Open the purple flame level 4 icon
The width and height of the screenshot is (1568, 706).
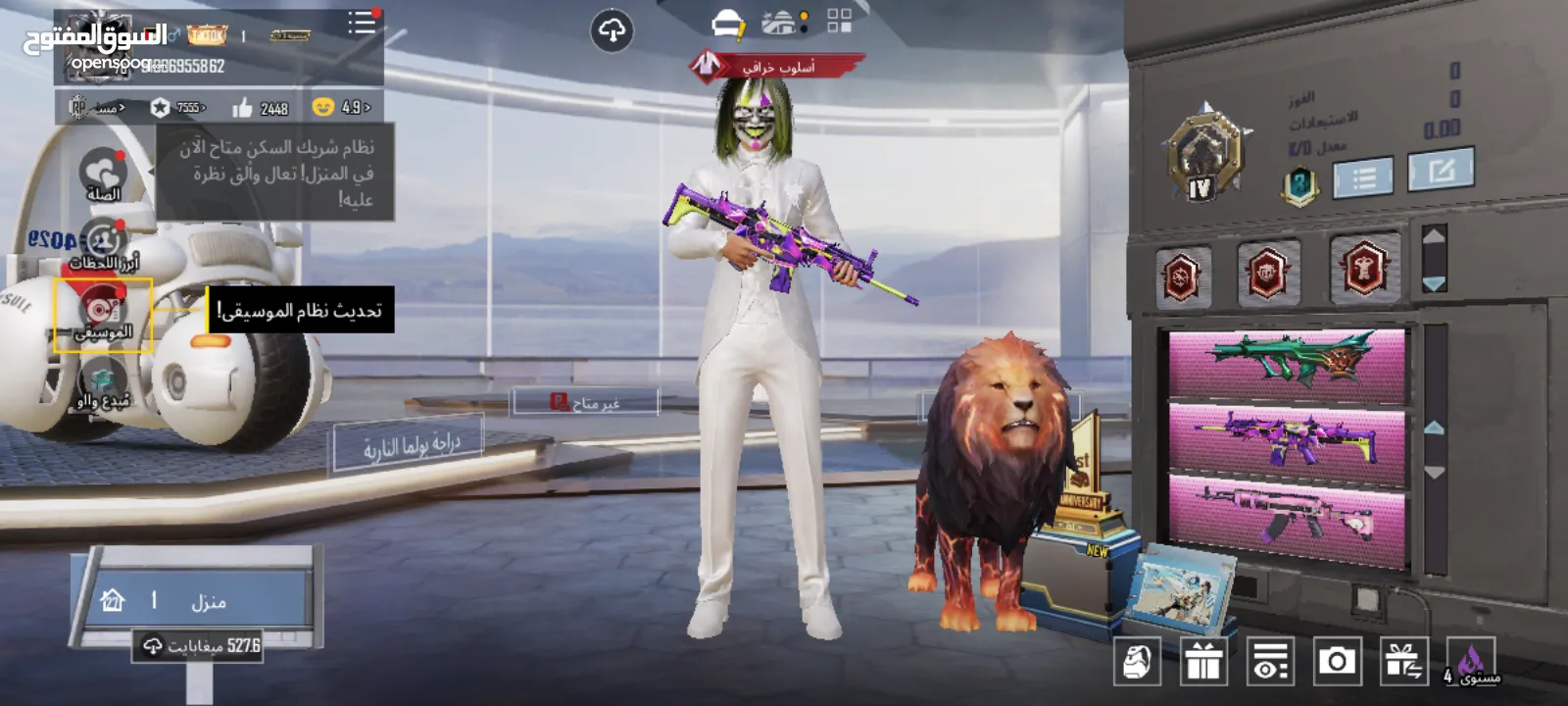tap(1470, 662)
